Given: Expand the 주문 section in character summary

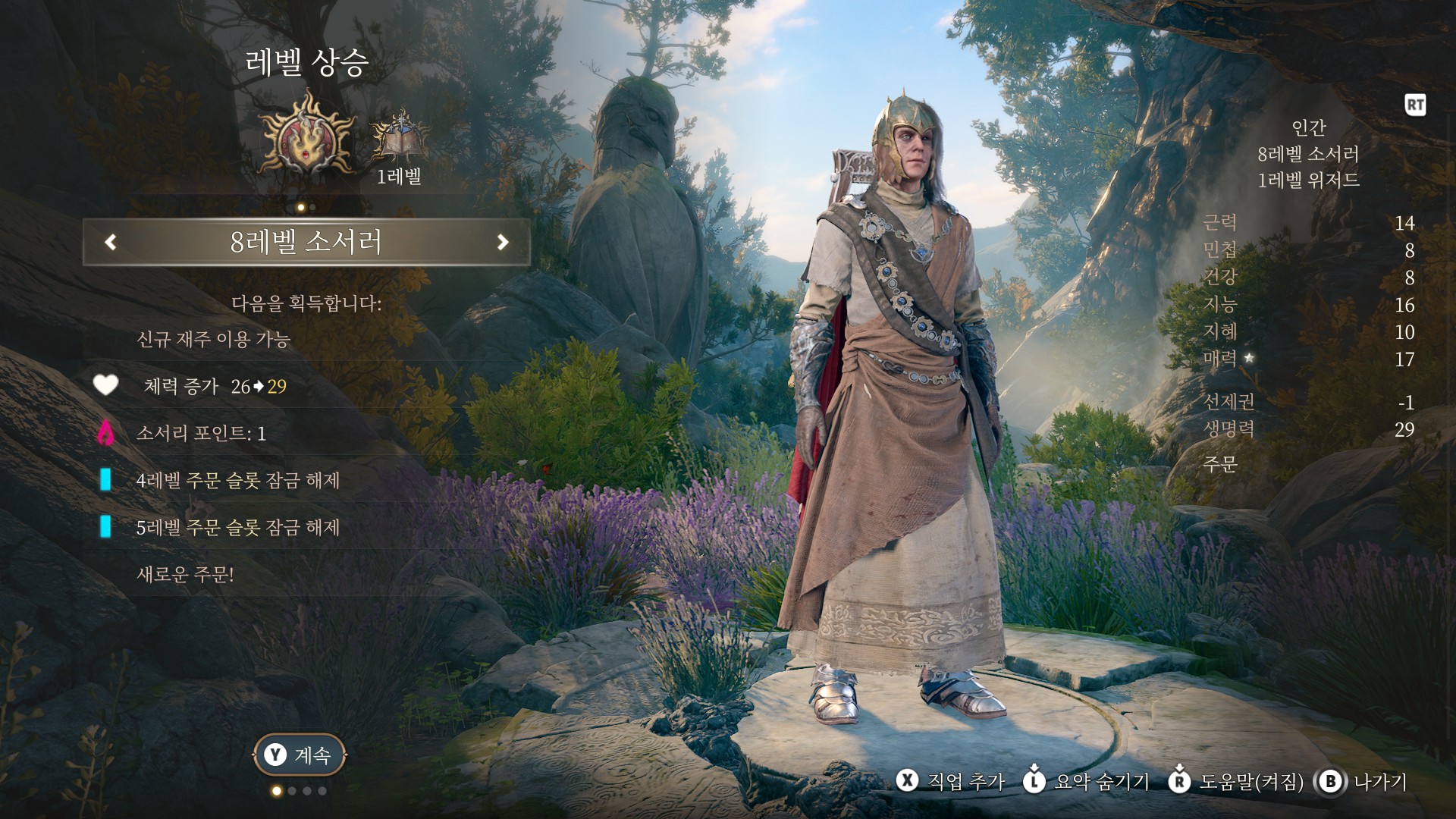Looking at the screenshot, I should coord(1220,464).
